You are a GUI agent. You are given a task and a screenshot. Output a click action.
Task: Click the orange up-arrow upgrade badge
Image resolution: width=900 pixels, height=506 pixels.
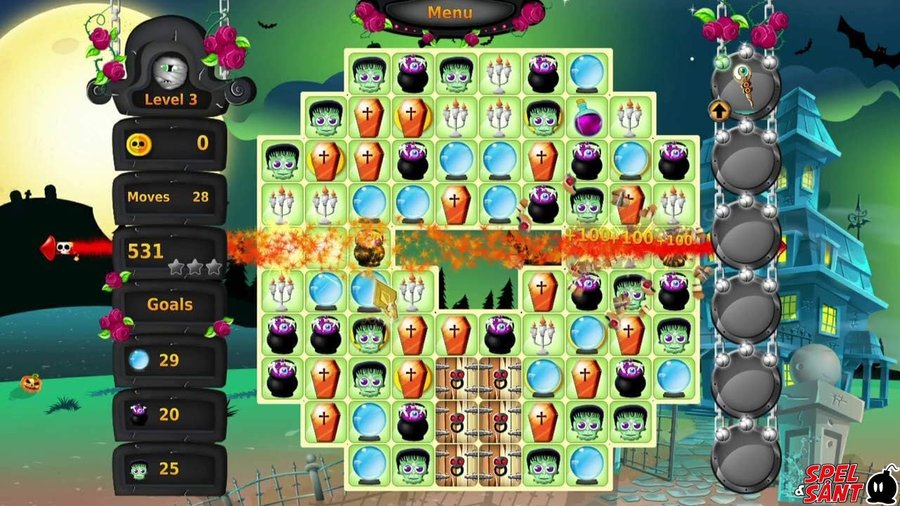pyautogui.click(x=718, y=109)
